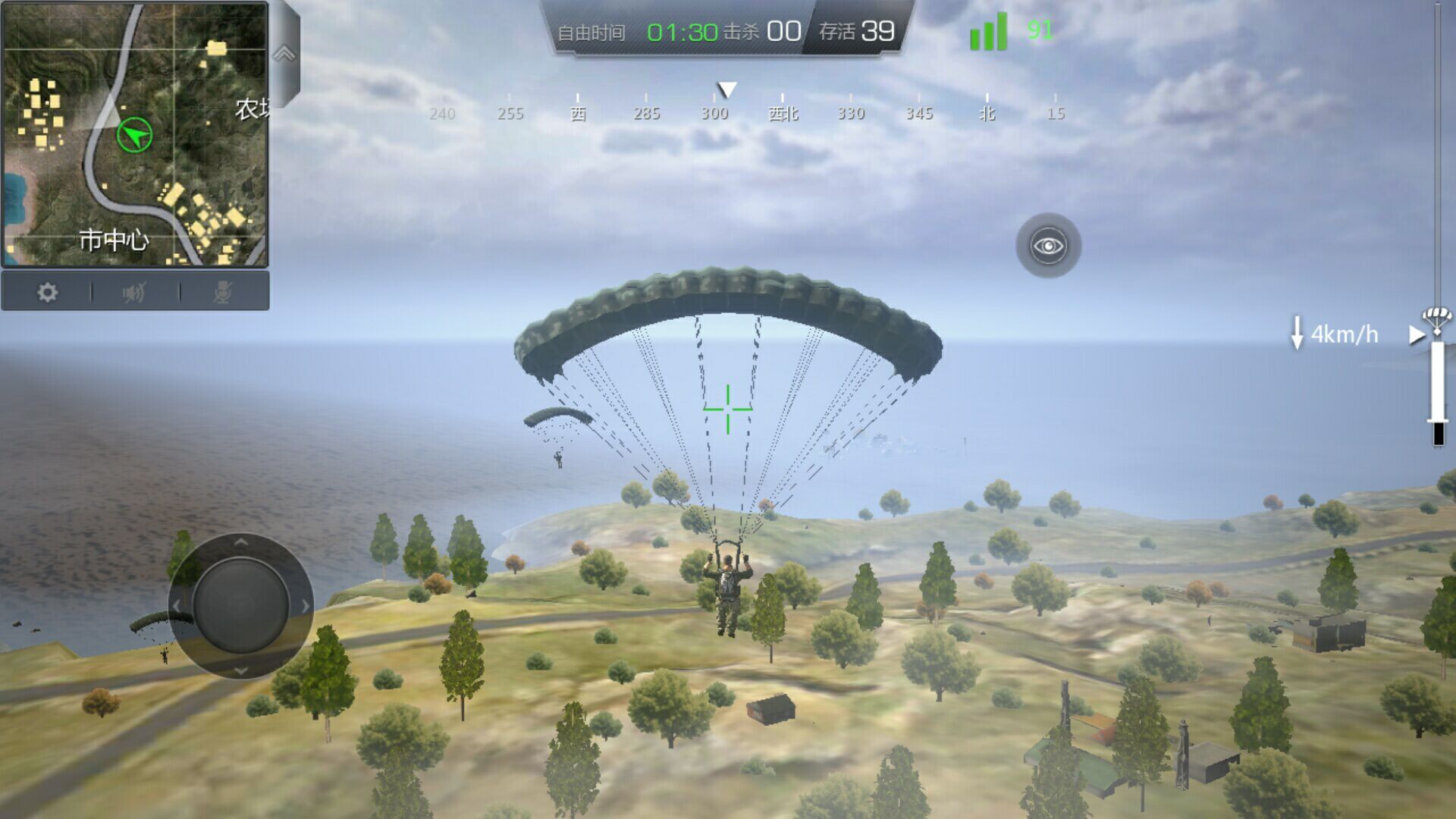This screenshot has height=819, width=1456.
Task: Toggle the speaker voice chat icon
Action: pos(135,292)
